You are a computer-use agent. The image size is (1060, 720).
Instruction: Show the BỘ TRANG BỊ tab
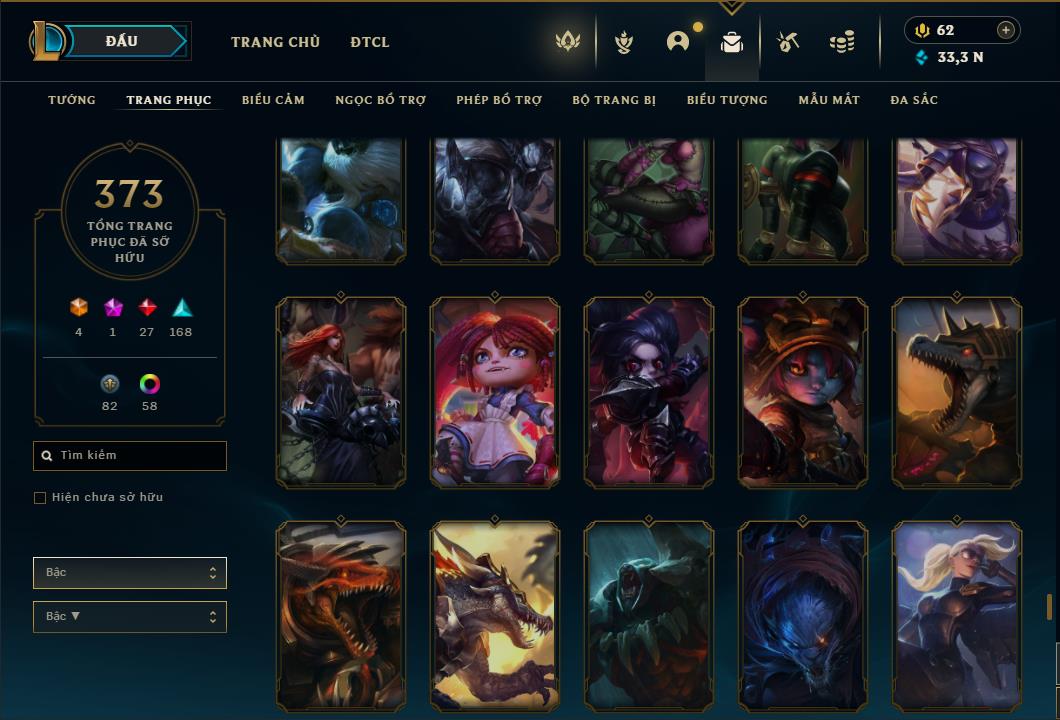point(614,100)
